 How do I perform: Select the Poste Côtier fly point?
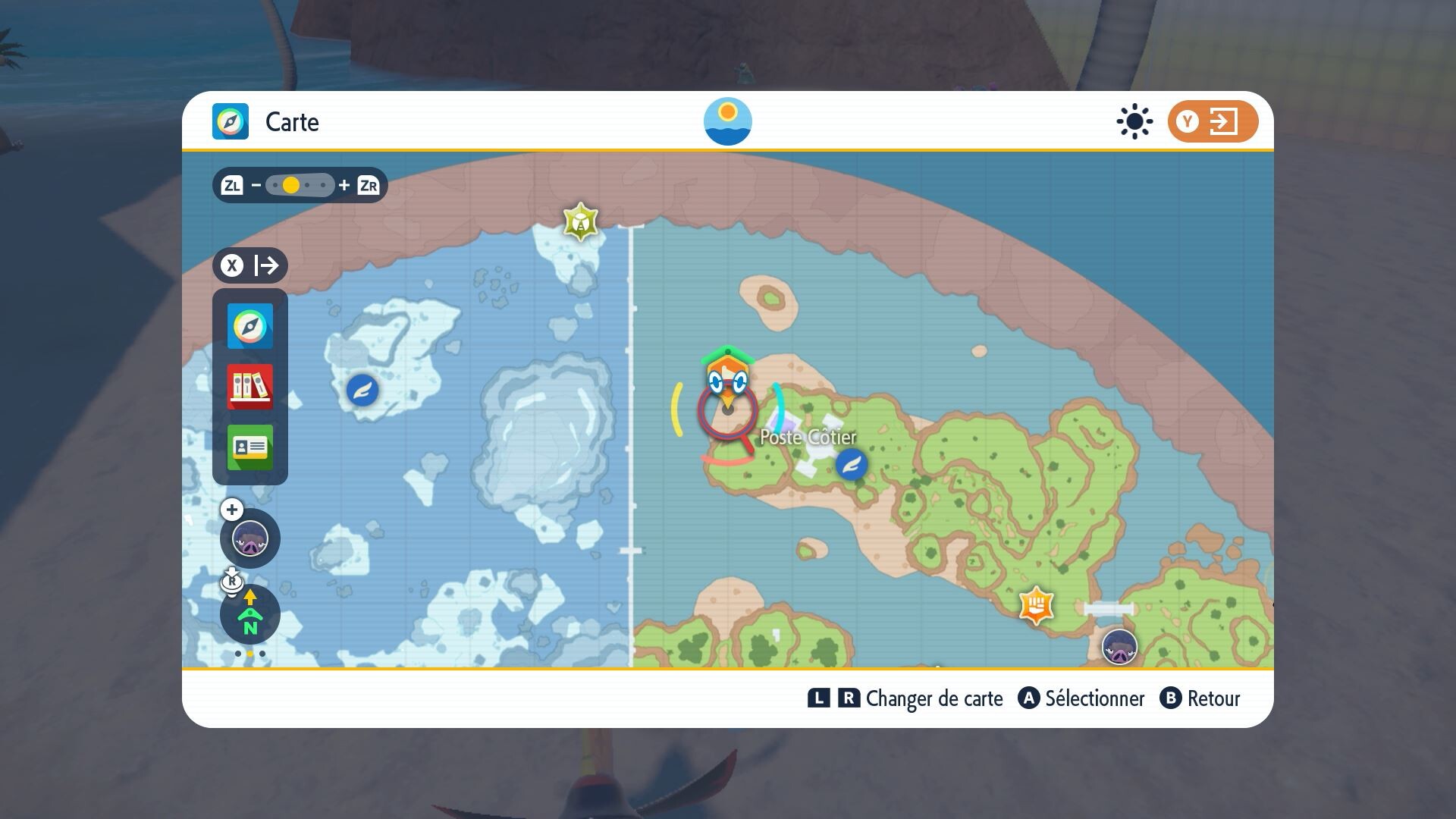point(851,464)
